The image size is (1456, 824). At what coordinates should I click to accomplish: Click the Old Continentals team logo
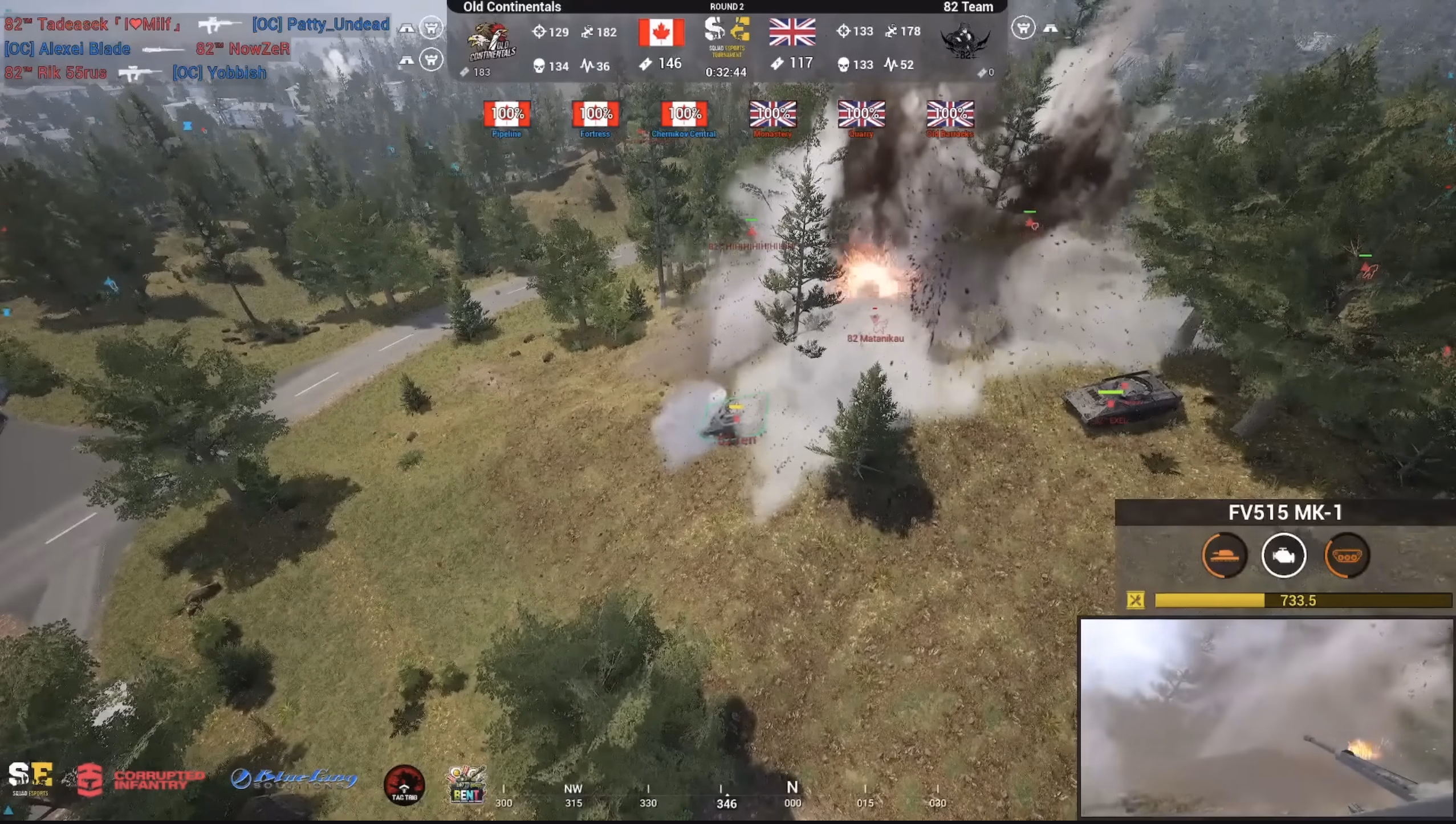pyautogui.click(x=491, y=42)
